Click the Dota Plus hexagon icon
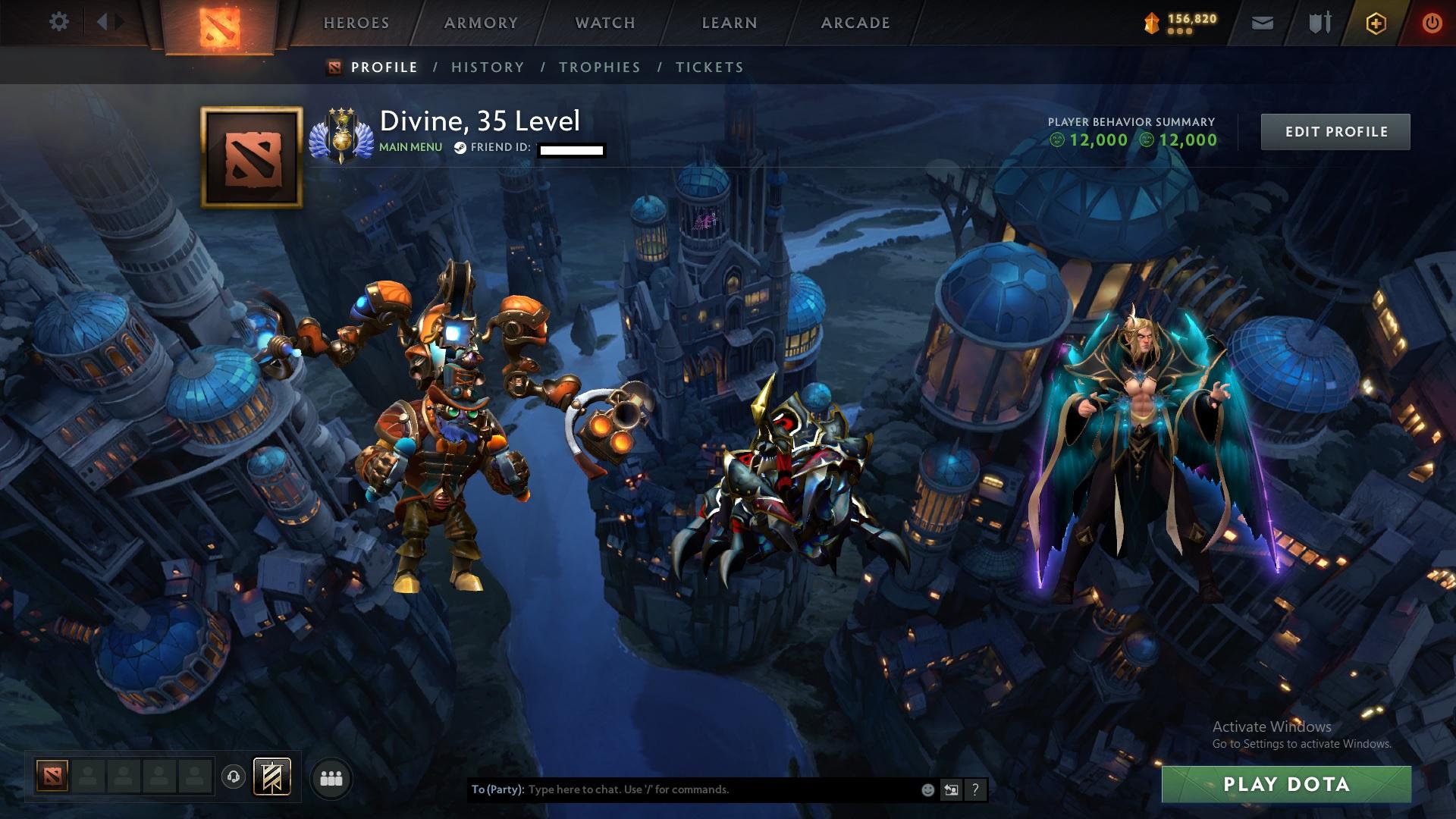This screenshot has width=1456, height=819. click(x=1376, y=21)
